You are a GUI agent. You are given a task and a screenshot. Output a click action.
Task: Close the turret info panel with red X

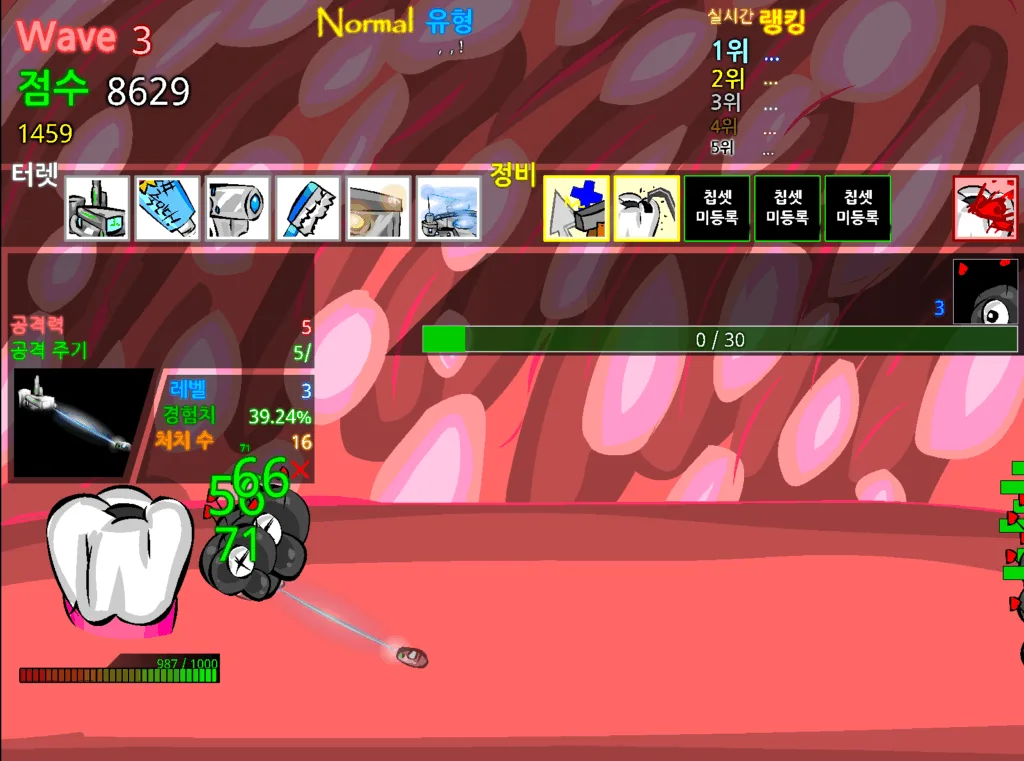pyautogui.click(x=300, y=469)
